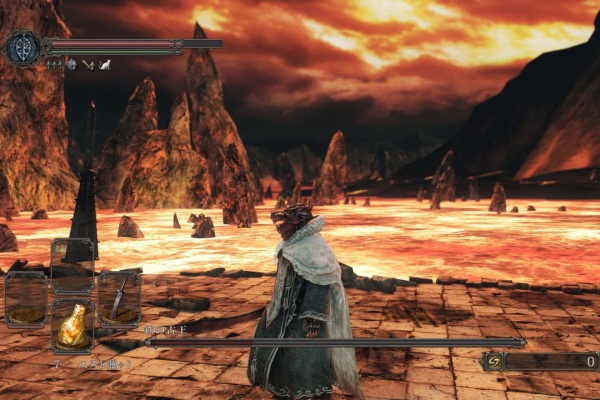The width and height of the screenshot is (600, 400).
Task: Select the right-hand sword weapon slot
Action: click(119, 299)
